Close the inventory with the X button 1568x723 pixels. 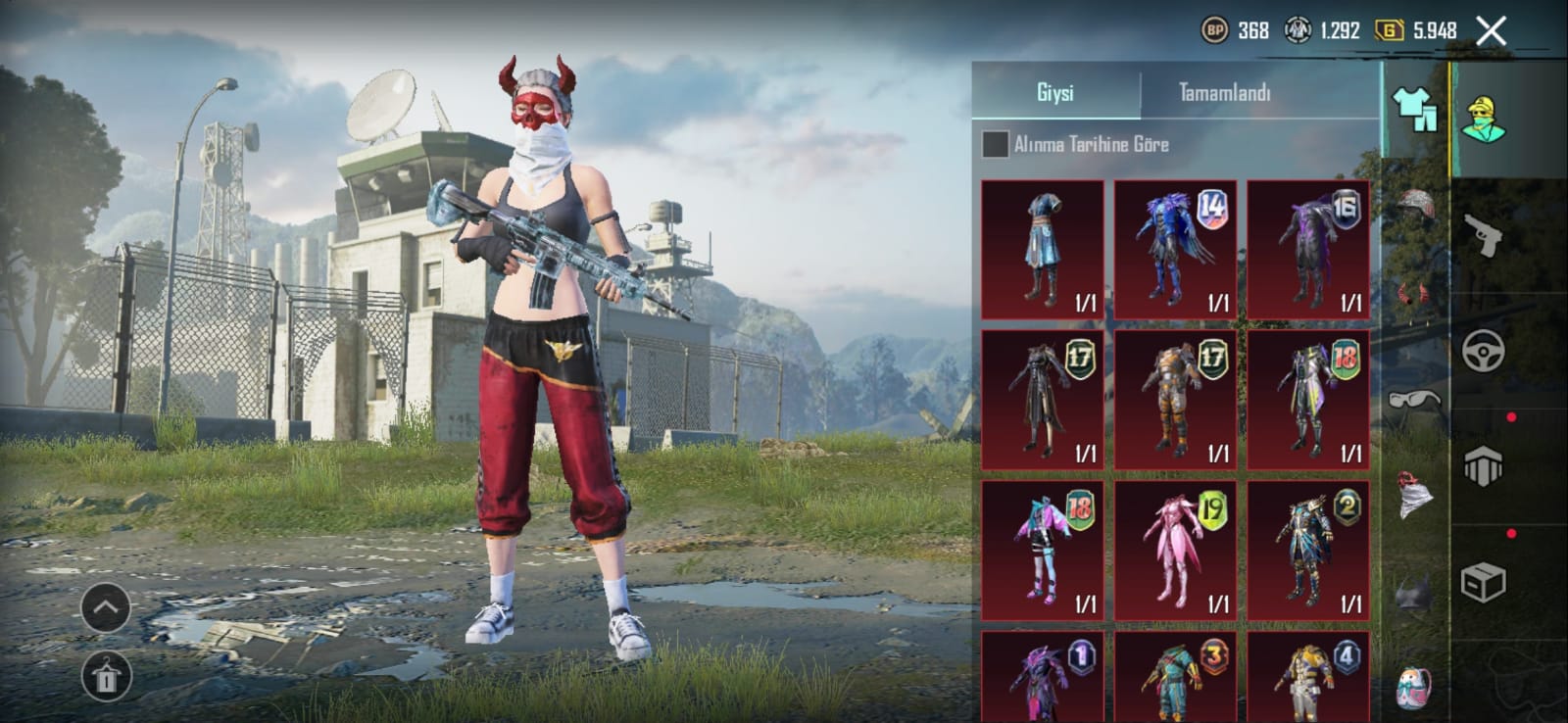[1492, 31]
